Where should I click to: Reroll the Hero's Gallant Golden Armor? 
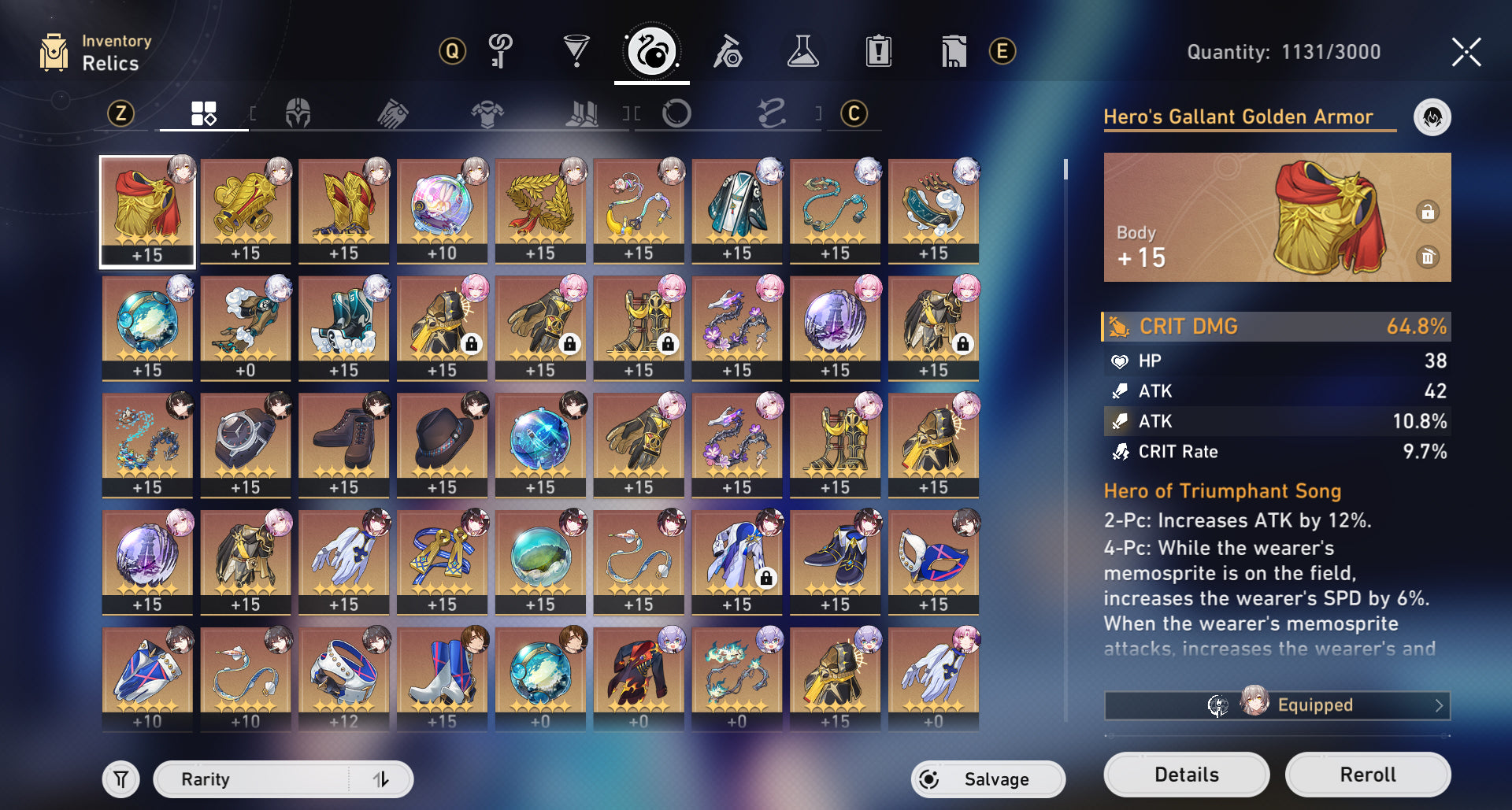coord(1367,775)
